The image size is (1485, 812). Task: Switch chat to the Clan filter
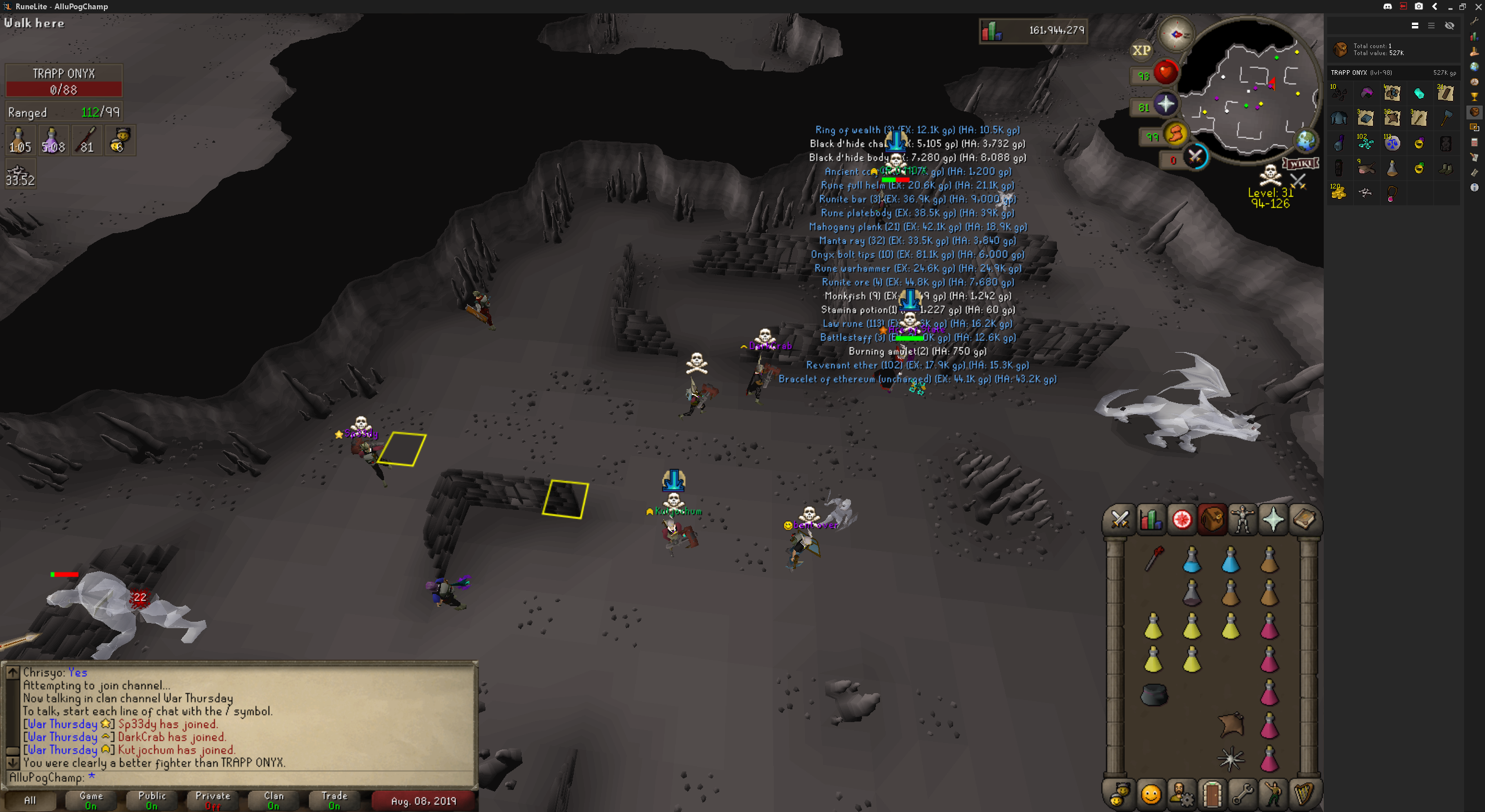(x=273, y=800)
